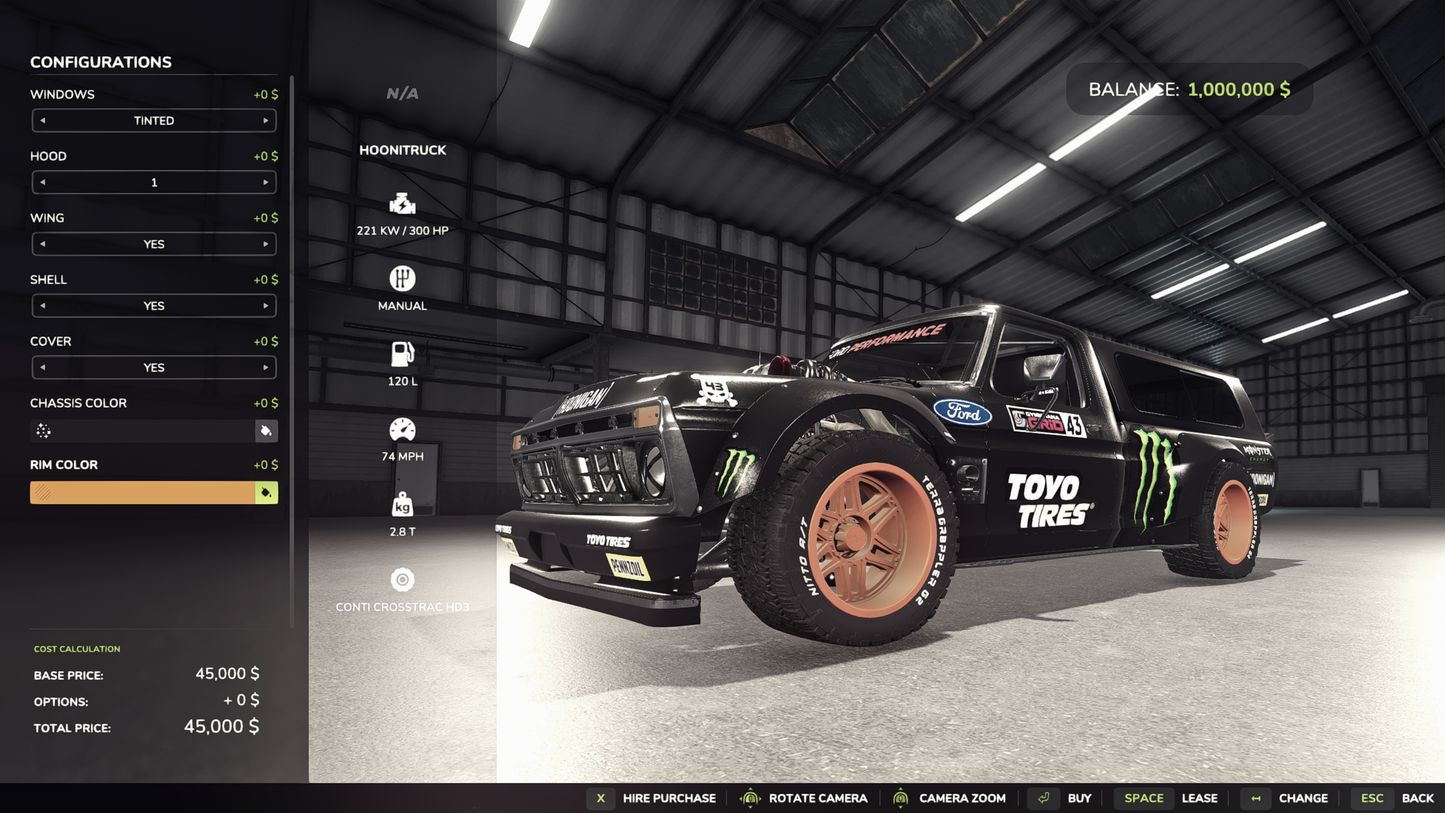Click the Windows option right arrow

point(265,121)
